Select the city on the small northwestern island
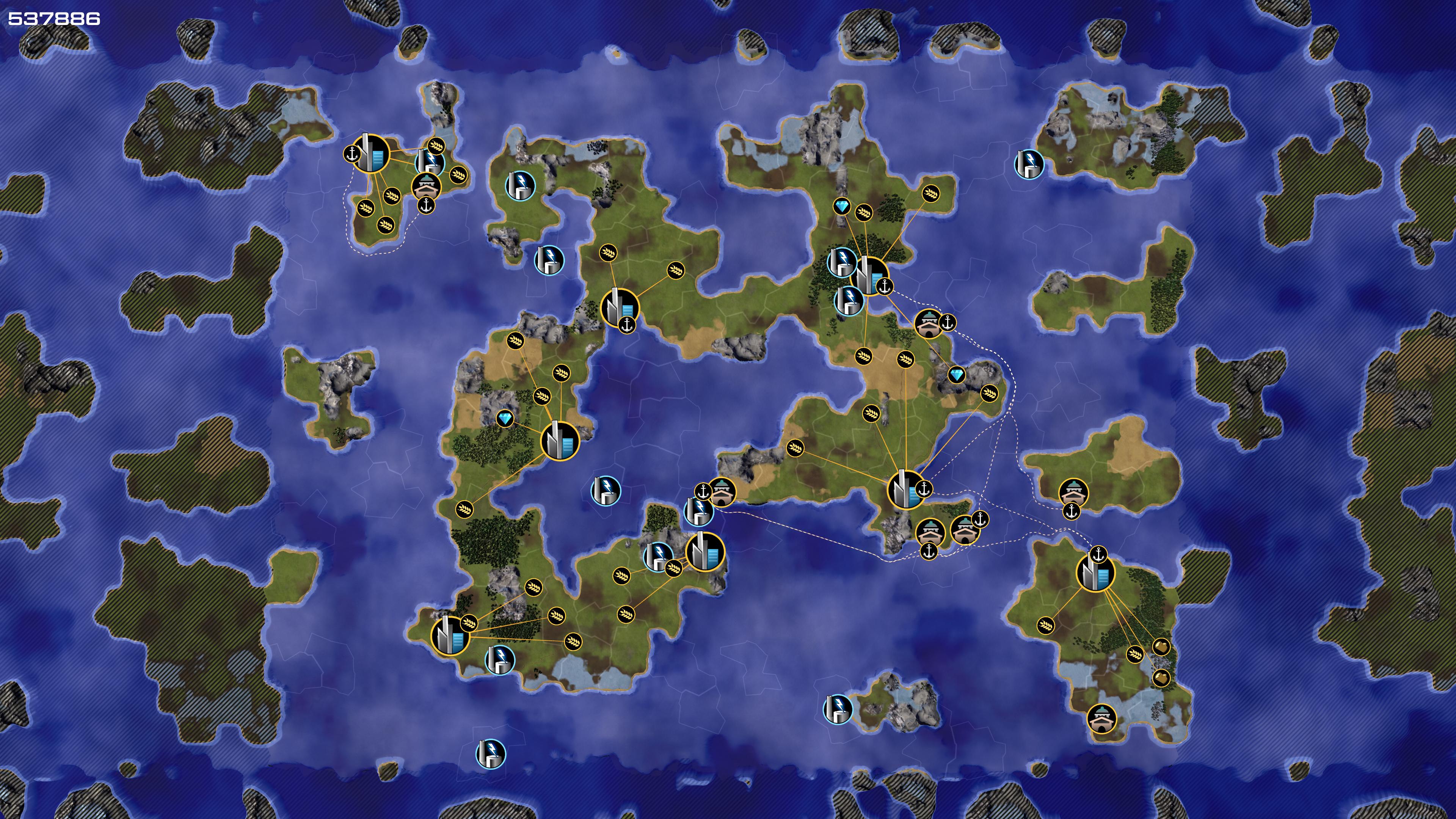This screenshot has width=1456, height=819. pyautogui.click(x=371, y=153)
